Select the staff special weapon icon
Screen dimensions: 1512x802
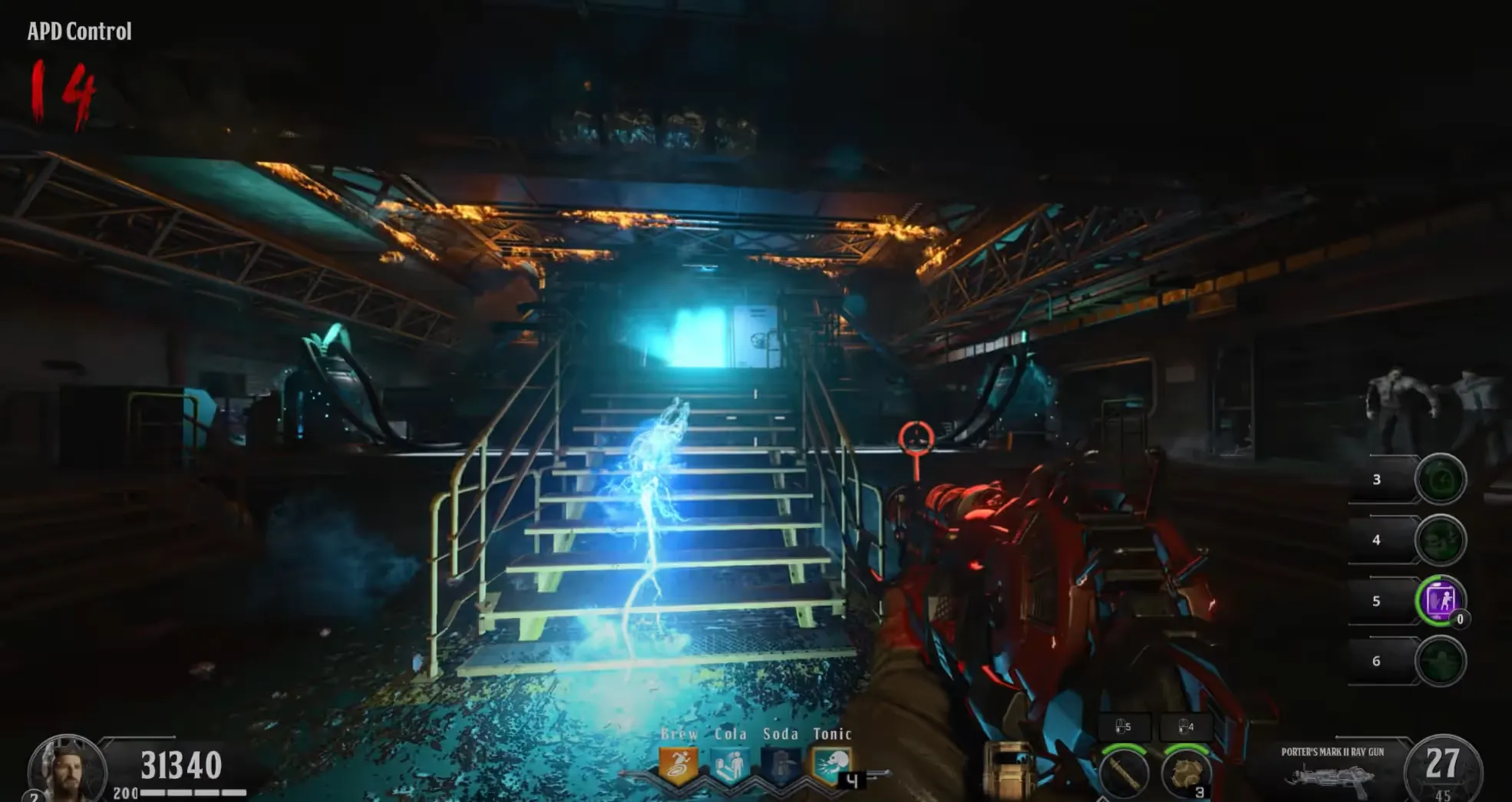(1124, 771)
